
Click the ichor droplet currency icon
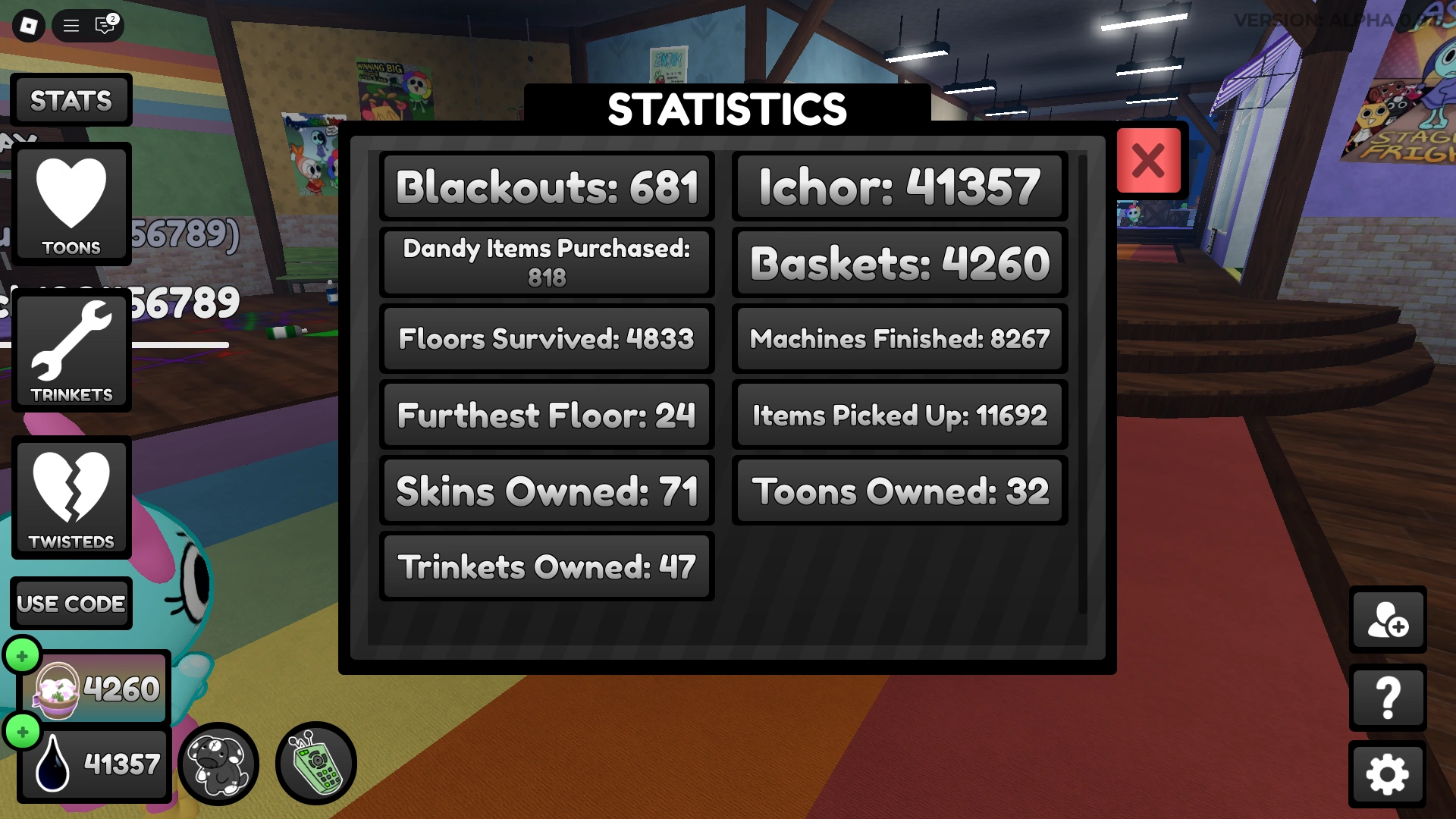(55, 764)
